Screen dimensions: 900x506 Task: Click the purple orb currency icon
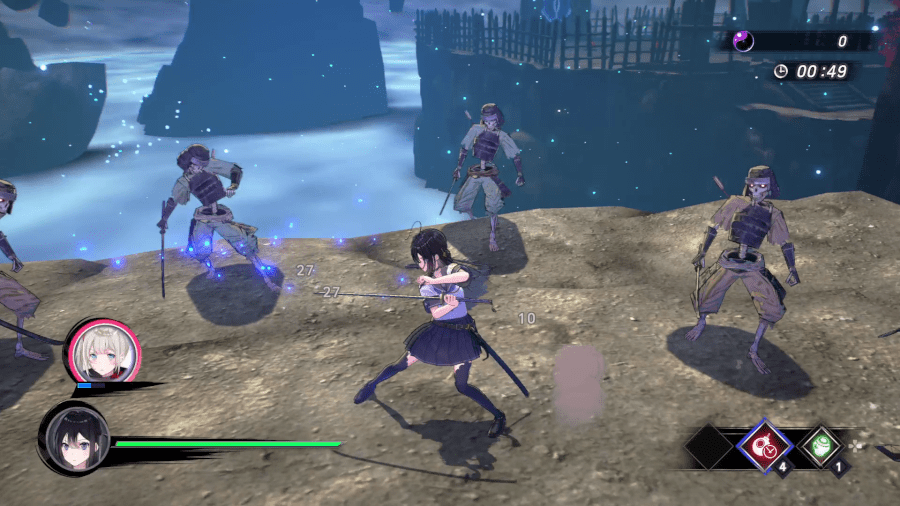(x=744, y=41)
